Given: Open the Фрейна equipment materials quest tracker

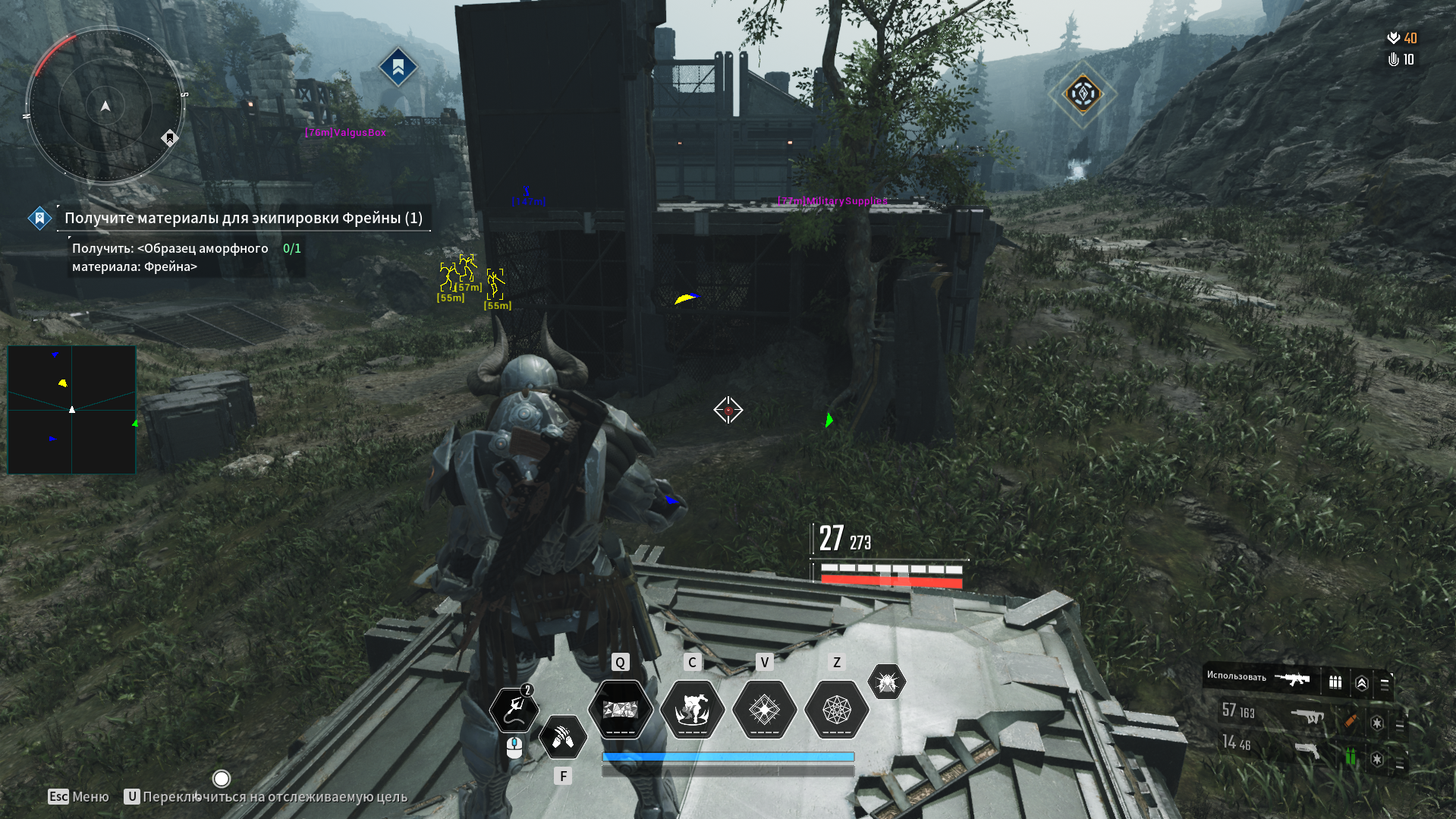Looking at the screenshot, I should [x=243, y=218].
